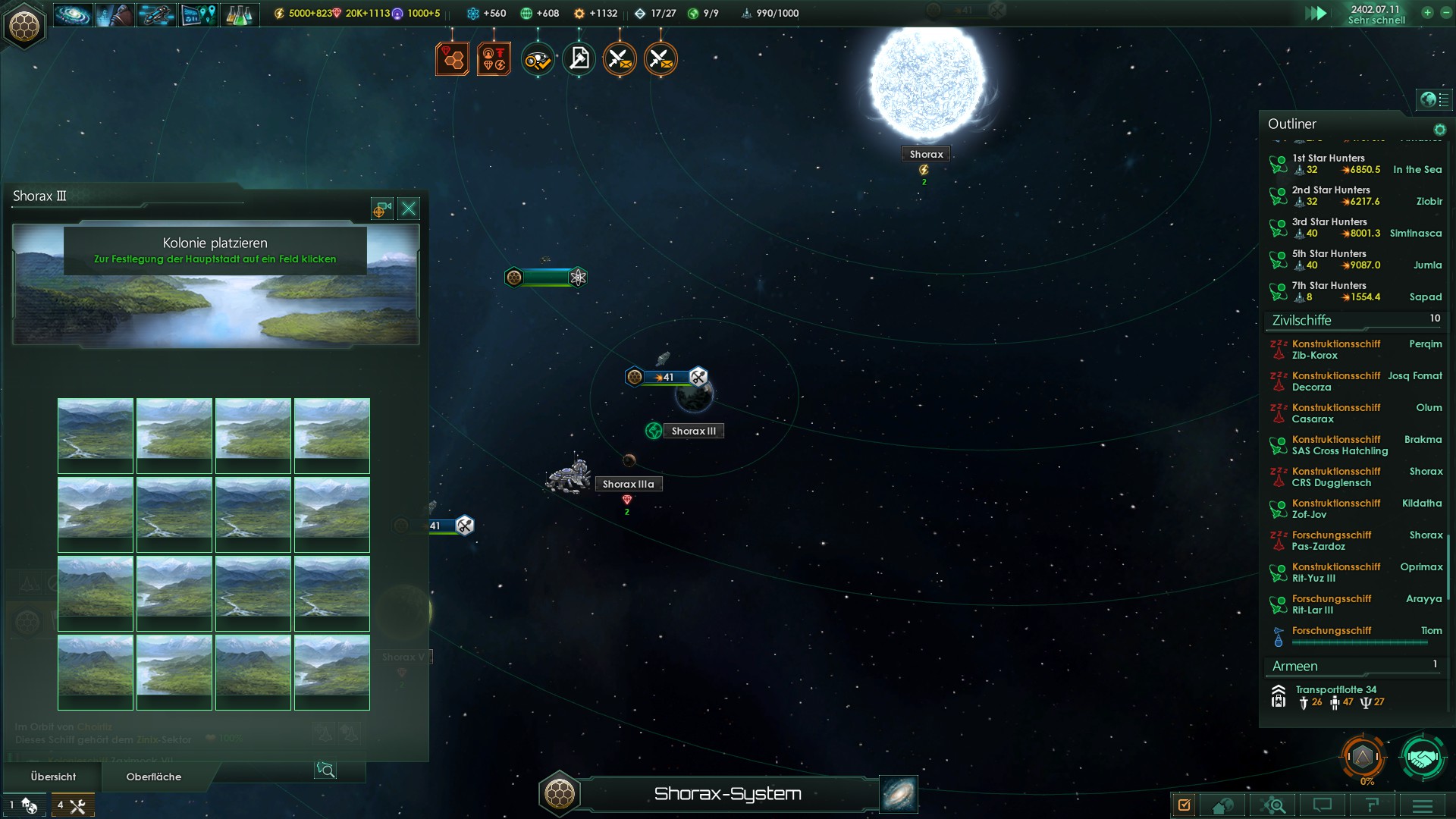
Task: Center camera on Shorax III
Action: [x=381, y=209]
